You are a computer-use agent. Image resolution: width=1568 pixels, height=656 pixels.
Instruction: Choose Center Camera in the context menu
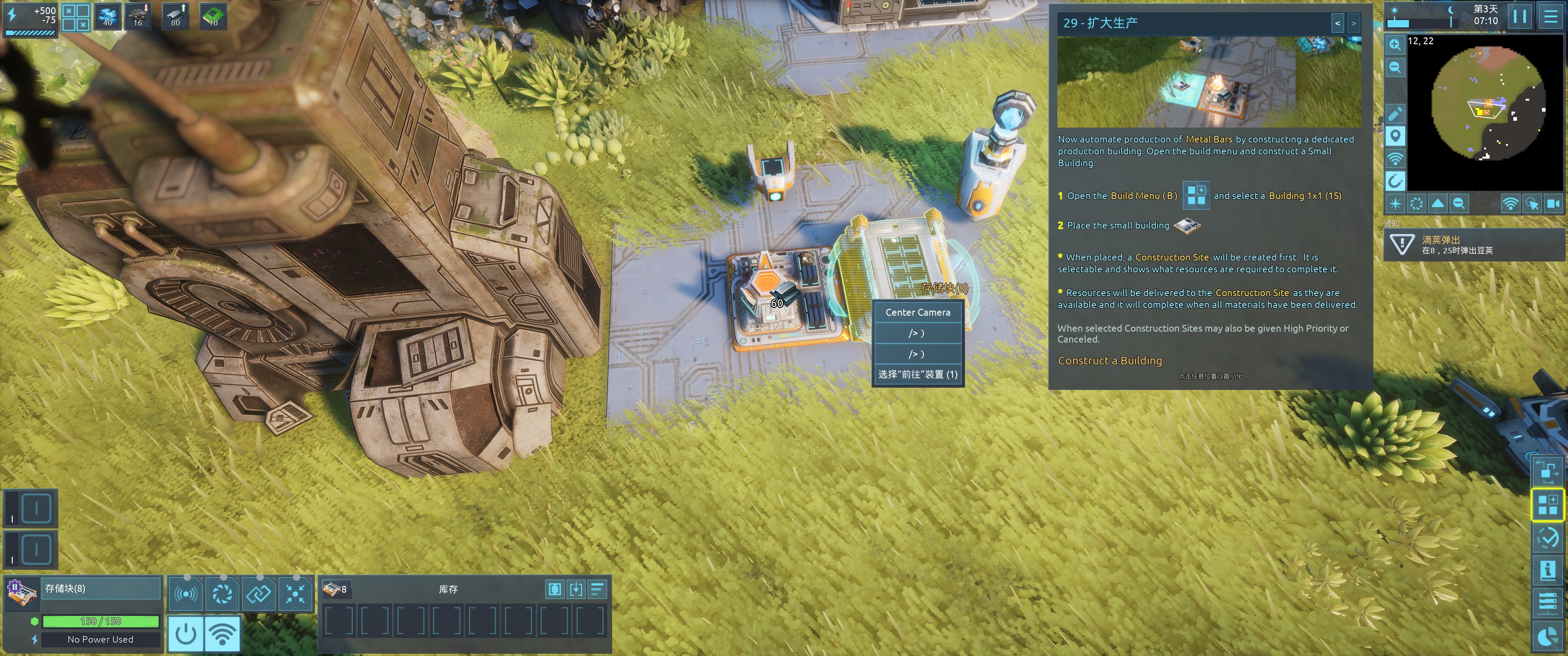pyautogui.click(x=917, y=312)
